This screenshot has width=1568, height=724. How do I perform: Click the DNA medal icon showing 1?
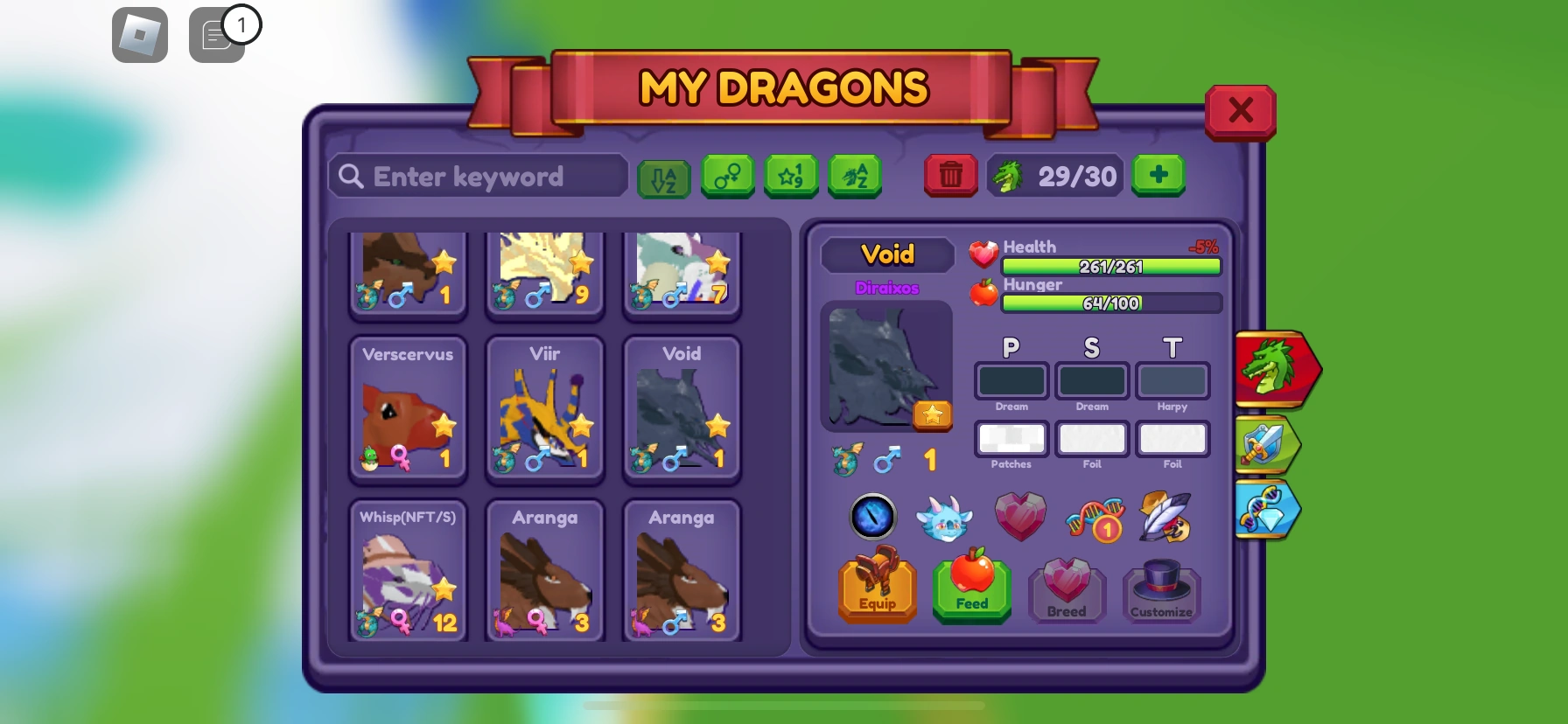pos(1093,517)
